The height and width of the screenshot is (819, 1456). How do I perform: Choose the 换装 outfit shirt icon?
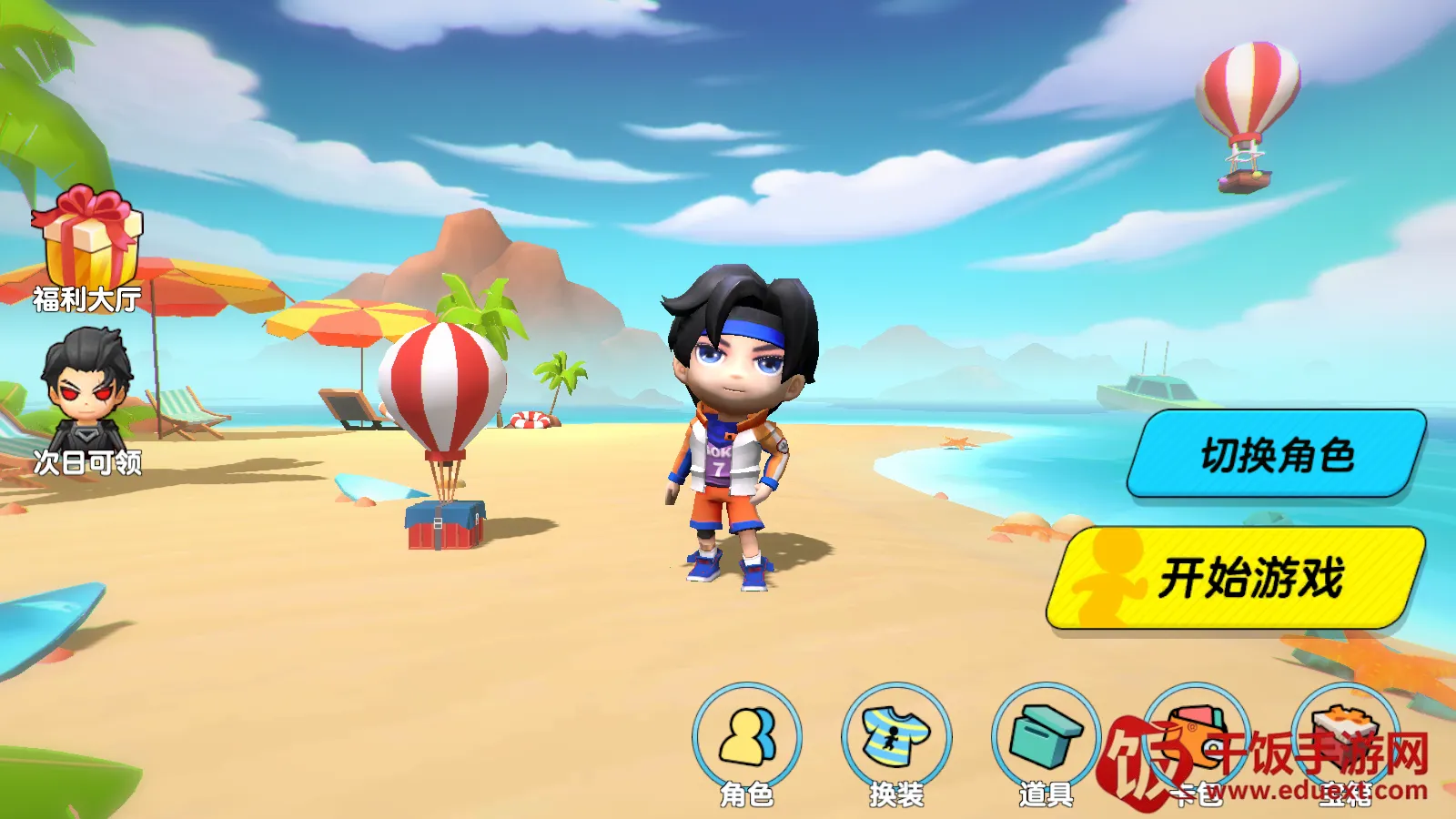[x=896, y=739]
